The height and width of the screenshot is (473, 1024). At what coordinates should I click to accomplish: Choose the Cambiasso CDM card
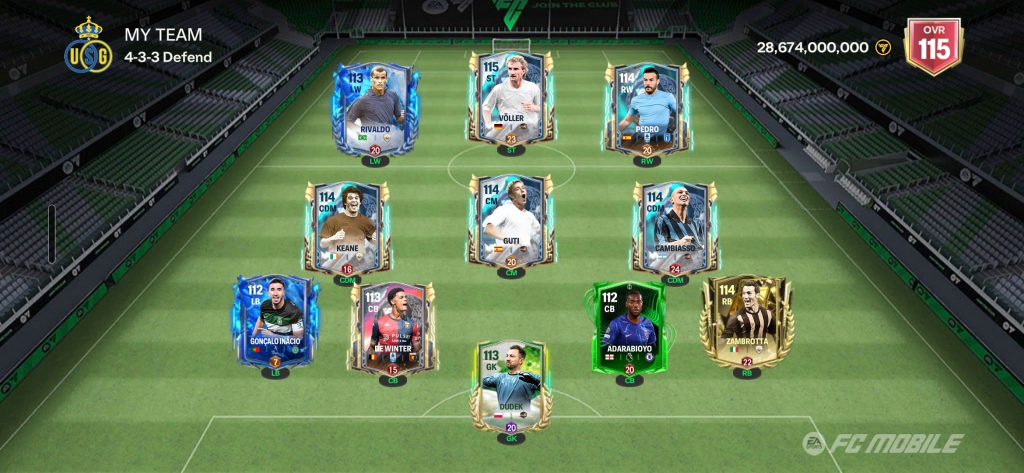(x=675, y=227)
